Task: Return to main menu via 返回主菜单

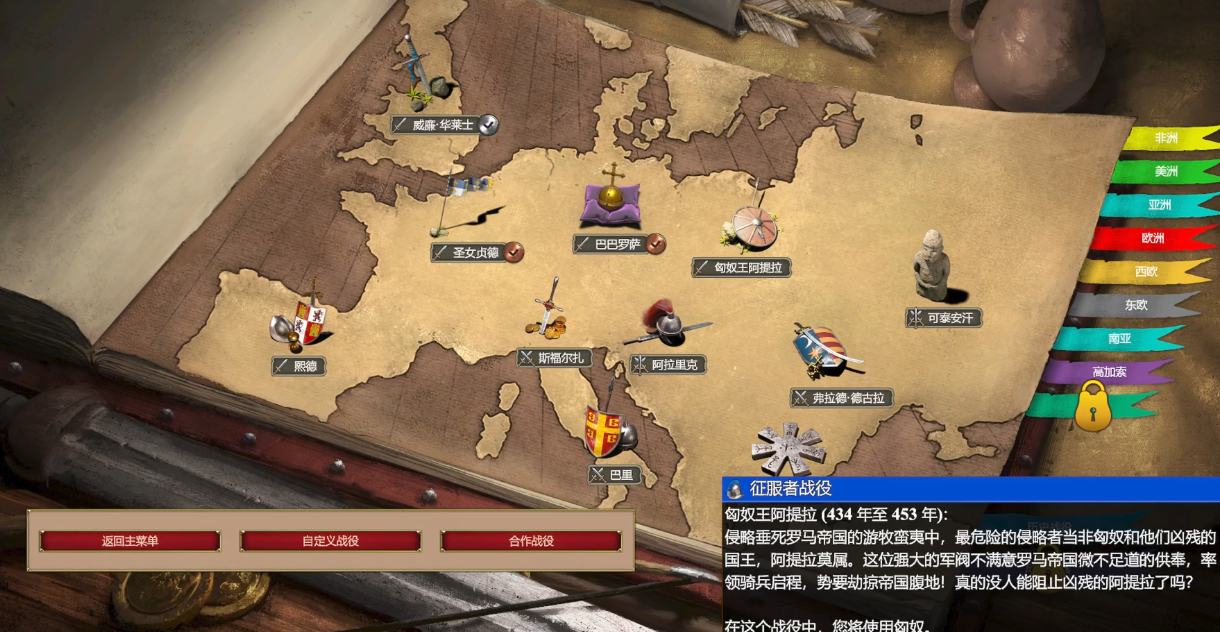Action: click(x=130, y=541)
